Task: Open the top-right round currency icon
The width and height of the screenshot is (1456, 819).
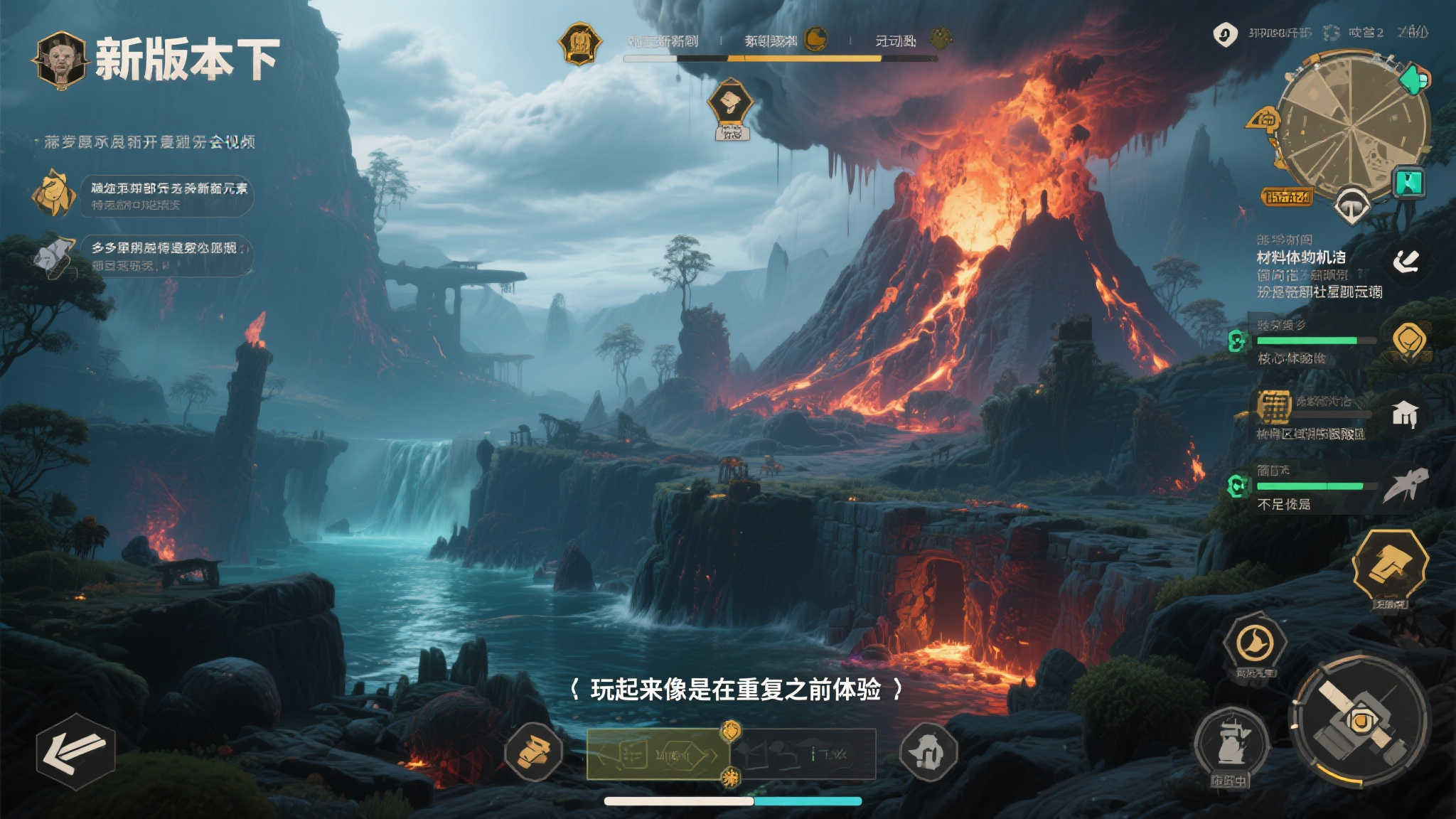Action: (1224, 33)
